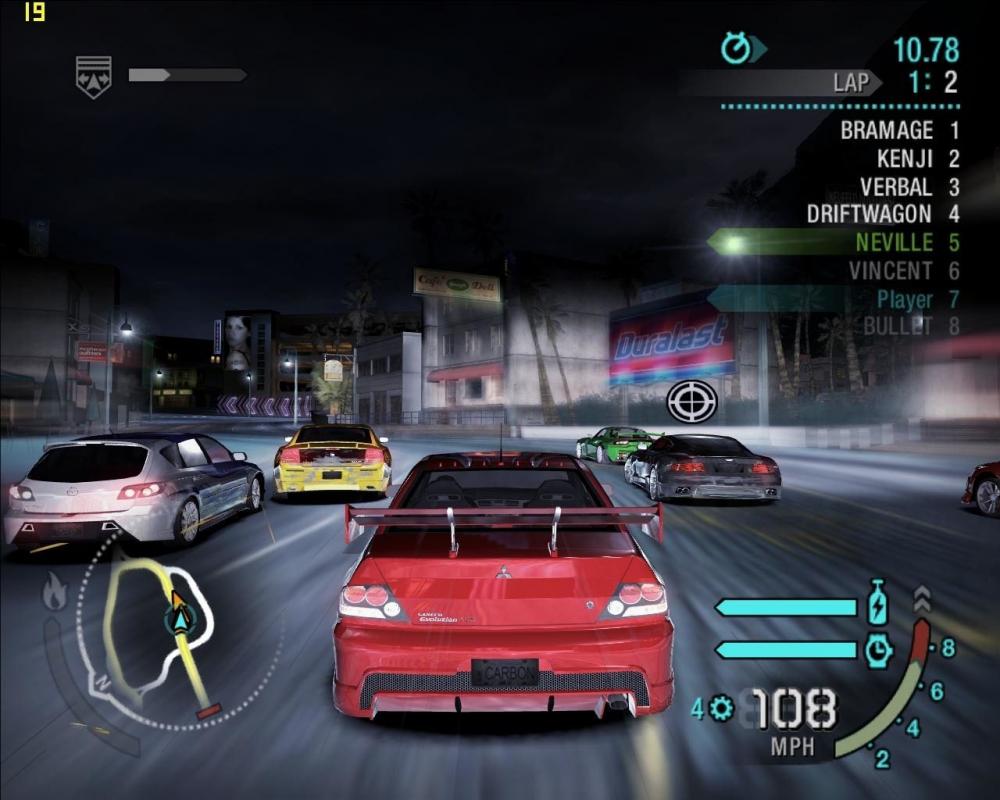Click the flame icon beside the minimap
Image resolution: width=1000 pixels, height=800 pixels.
pyautogui.click(x=54, y=593)
